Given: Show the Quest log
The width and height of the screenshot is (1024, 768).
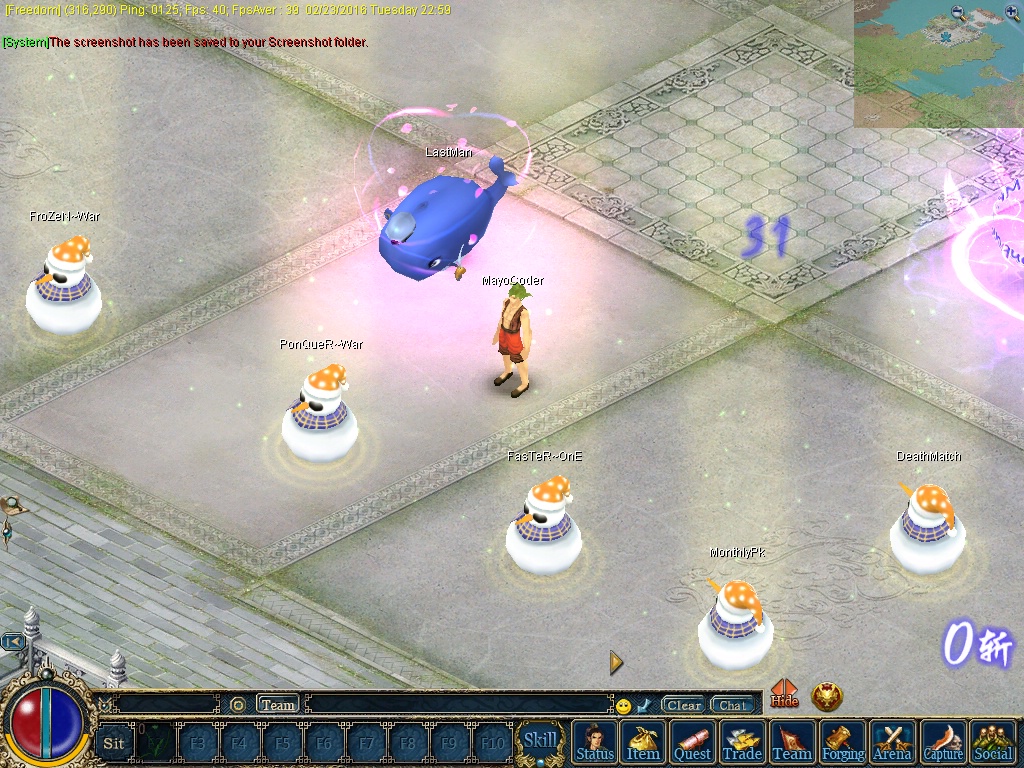Looking at the screenshot, I should 692,742.
